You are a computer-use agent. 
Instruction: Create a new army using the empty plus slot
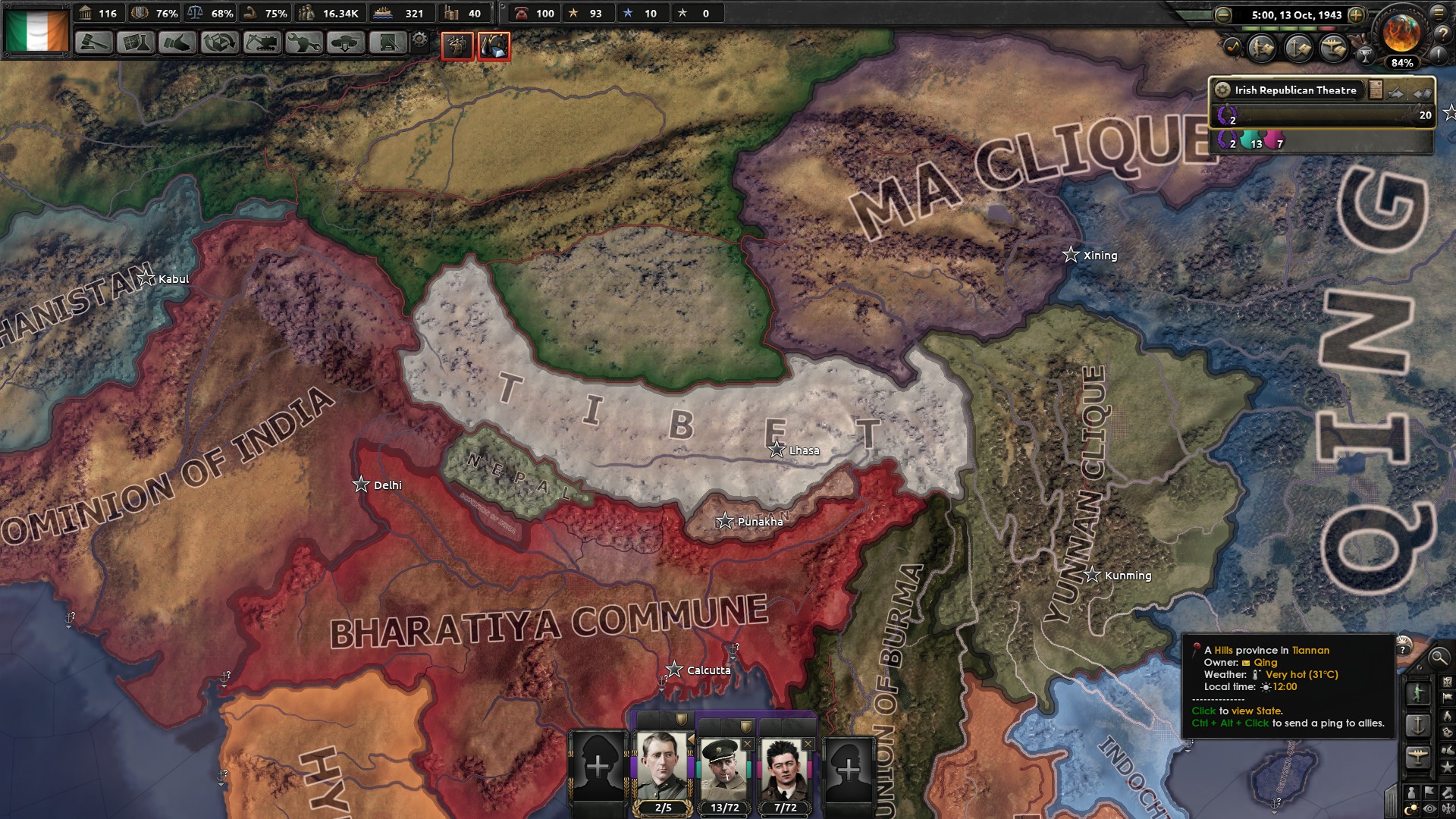[x=599, y=766]
